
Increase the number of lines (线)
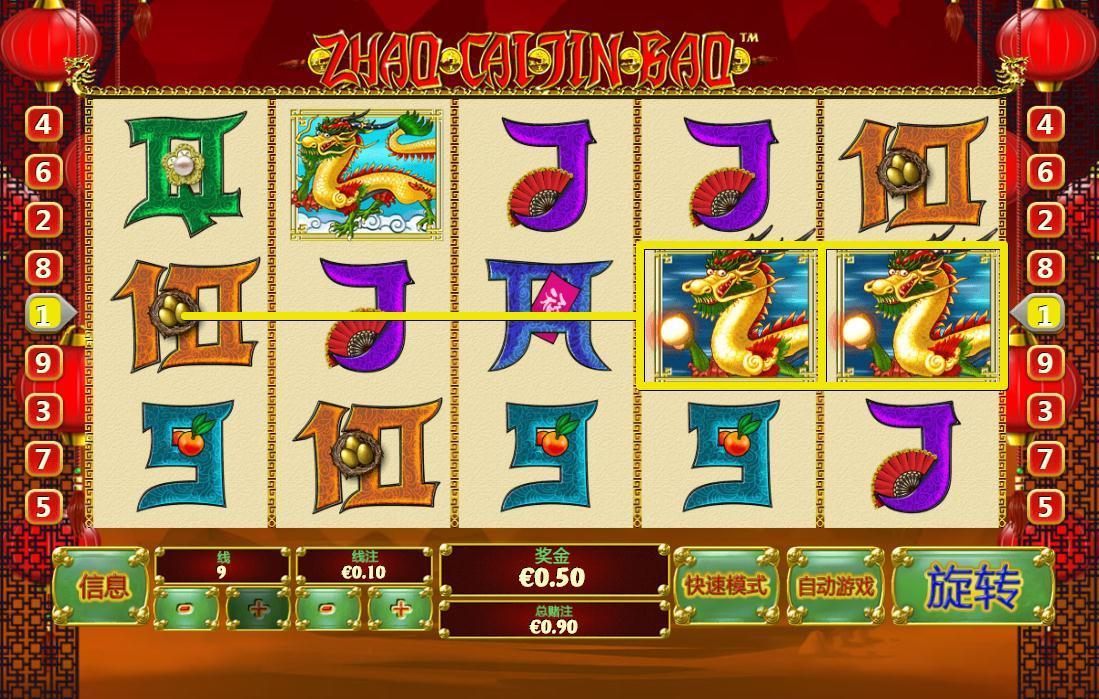click(x=258, y=608)
